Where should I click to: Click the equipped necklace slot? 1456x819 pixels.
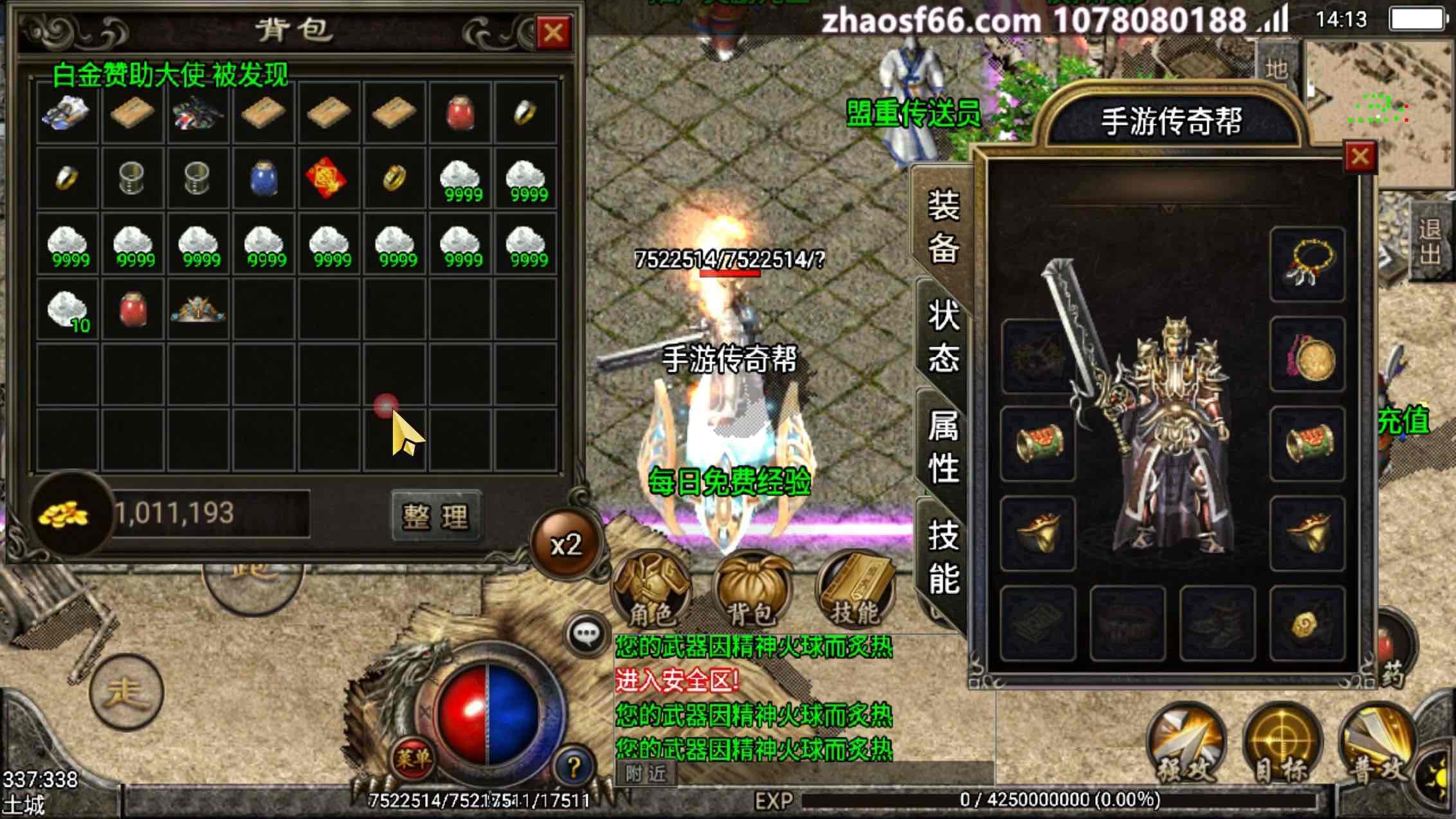1307,264
